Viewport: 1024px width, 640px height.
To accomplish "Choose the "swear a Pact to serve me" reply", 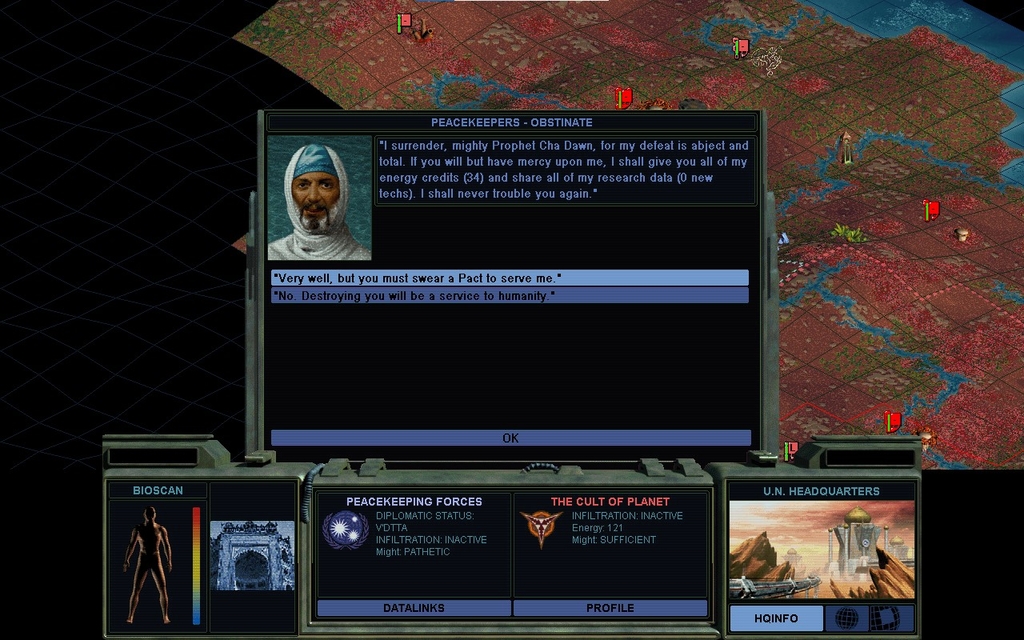I will (x=509, y=277).
